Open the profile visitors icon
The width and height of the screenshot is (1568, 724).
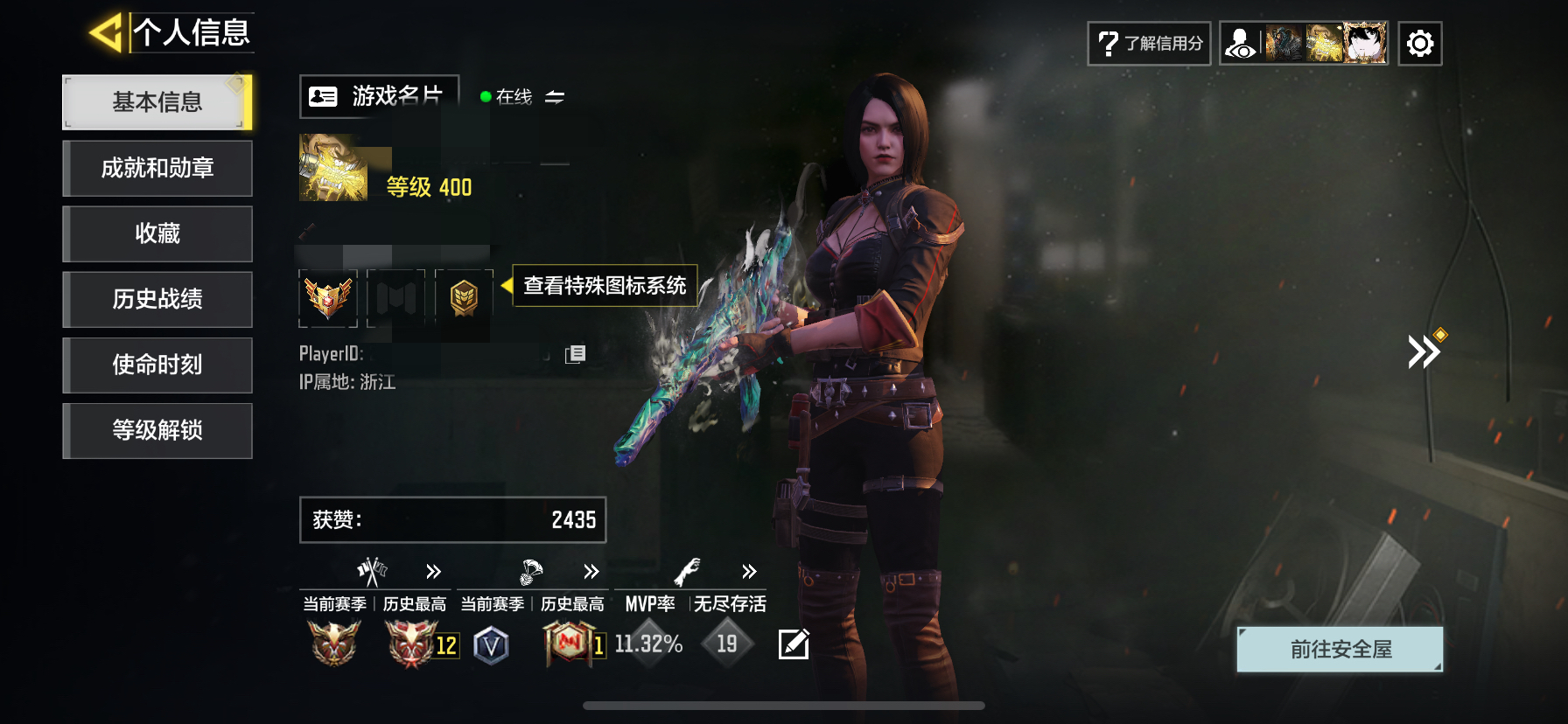pyautogui.click(x=1240, y=44)
